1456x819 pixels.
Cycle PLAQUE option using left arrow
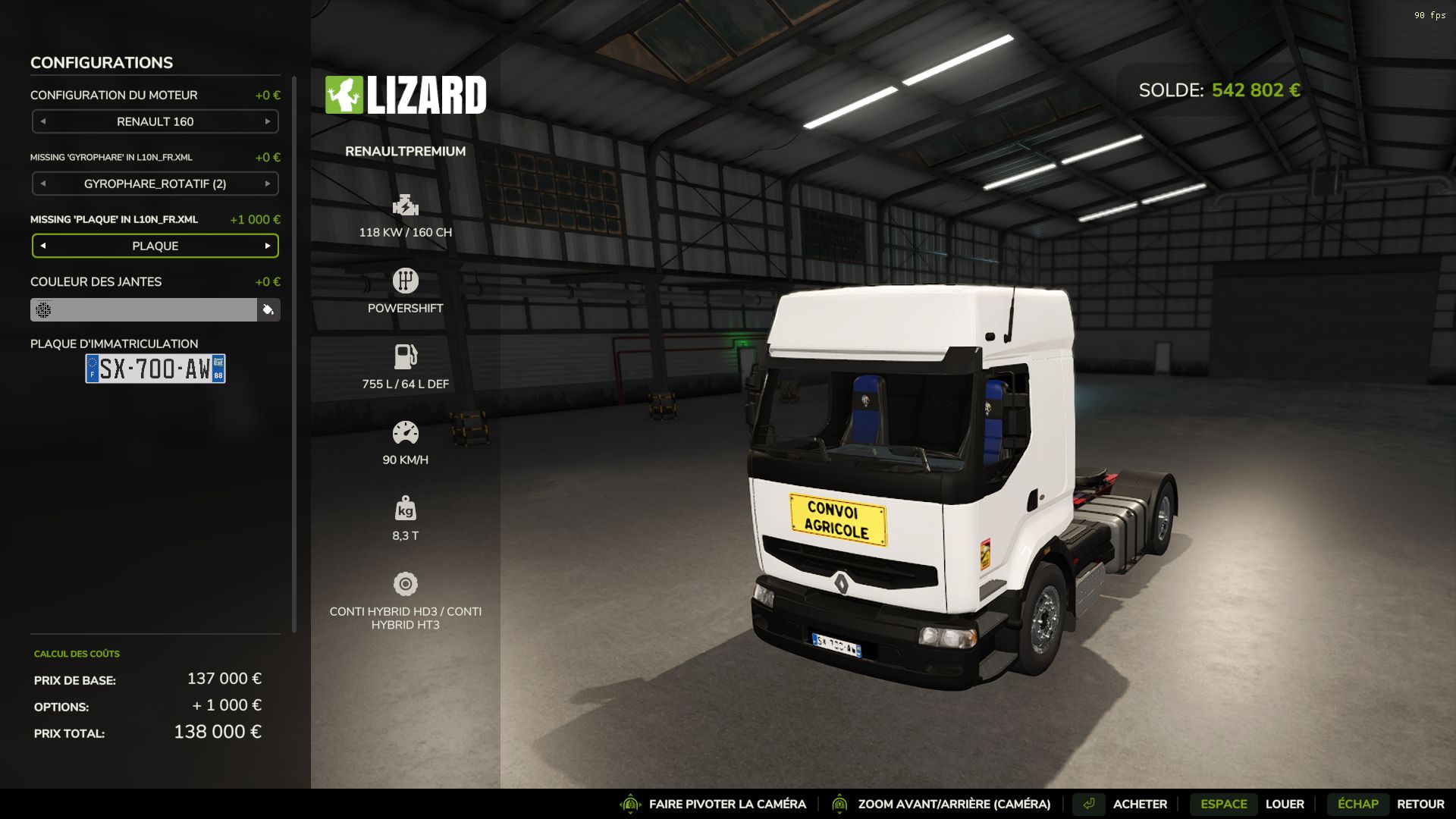click(x=43, y=246)
